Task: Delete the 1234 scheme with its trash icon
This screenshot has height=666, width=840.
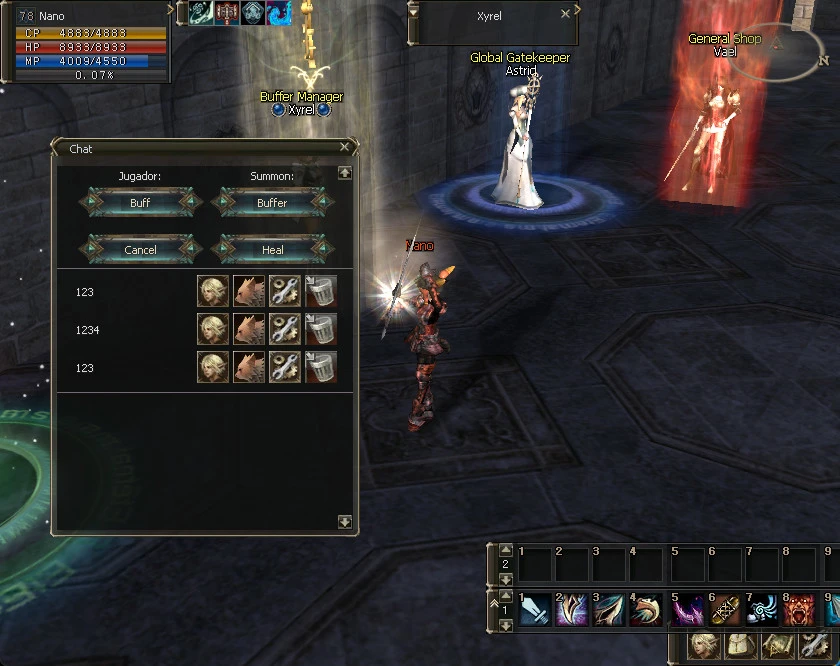Action: pyautogui.click(x=320, y=330)
